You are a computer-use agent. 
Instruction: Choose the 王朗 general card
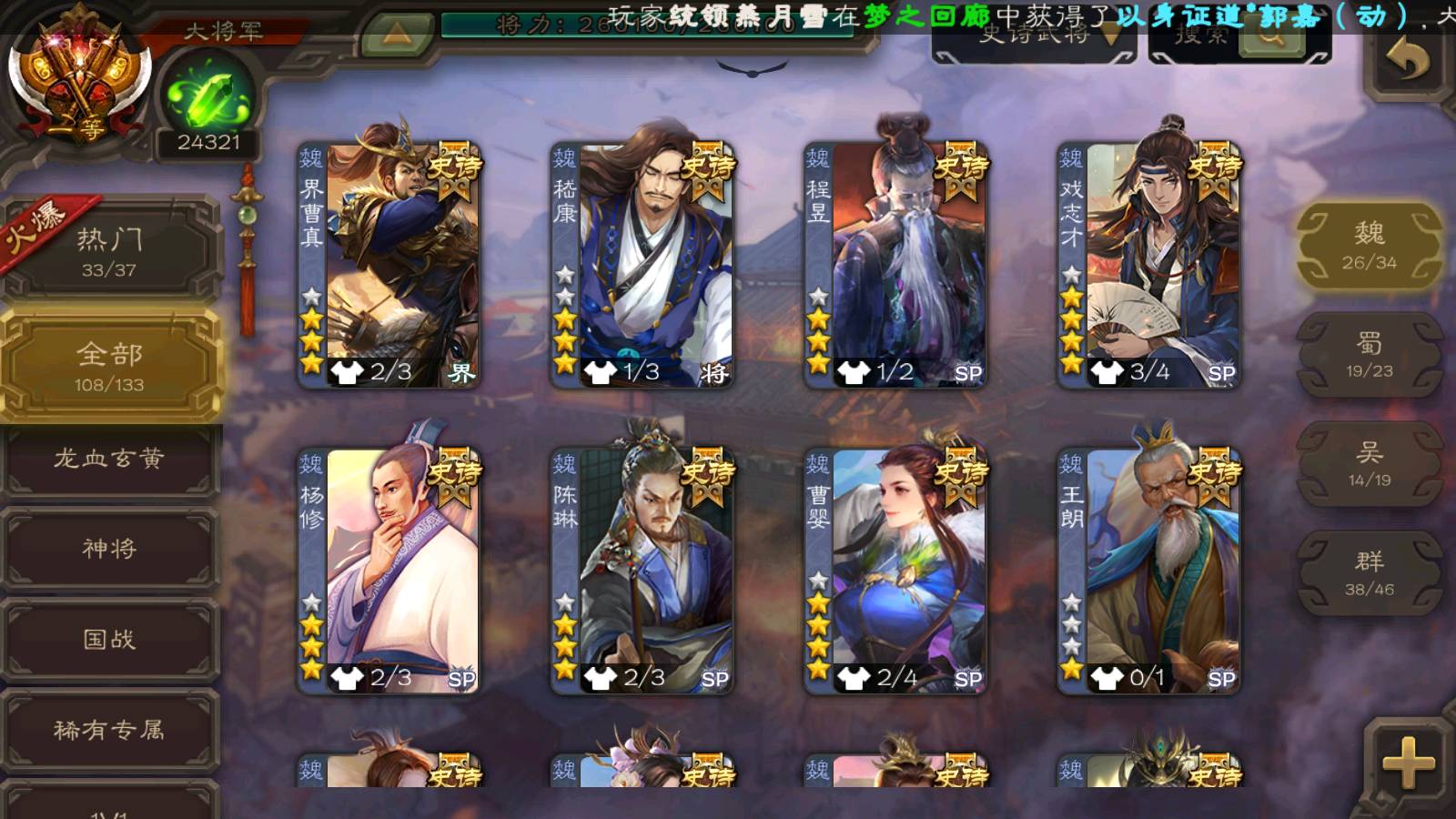(1148, 570)
